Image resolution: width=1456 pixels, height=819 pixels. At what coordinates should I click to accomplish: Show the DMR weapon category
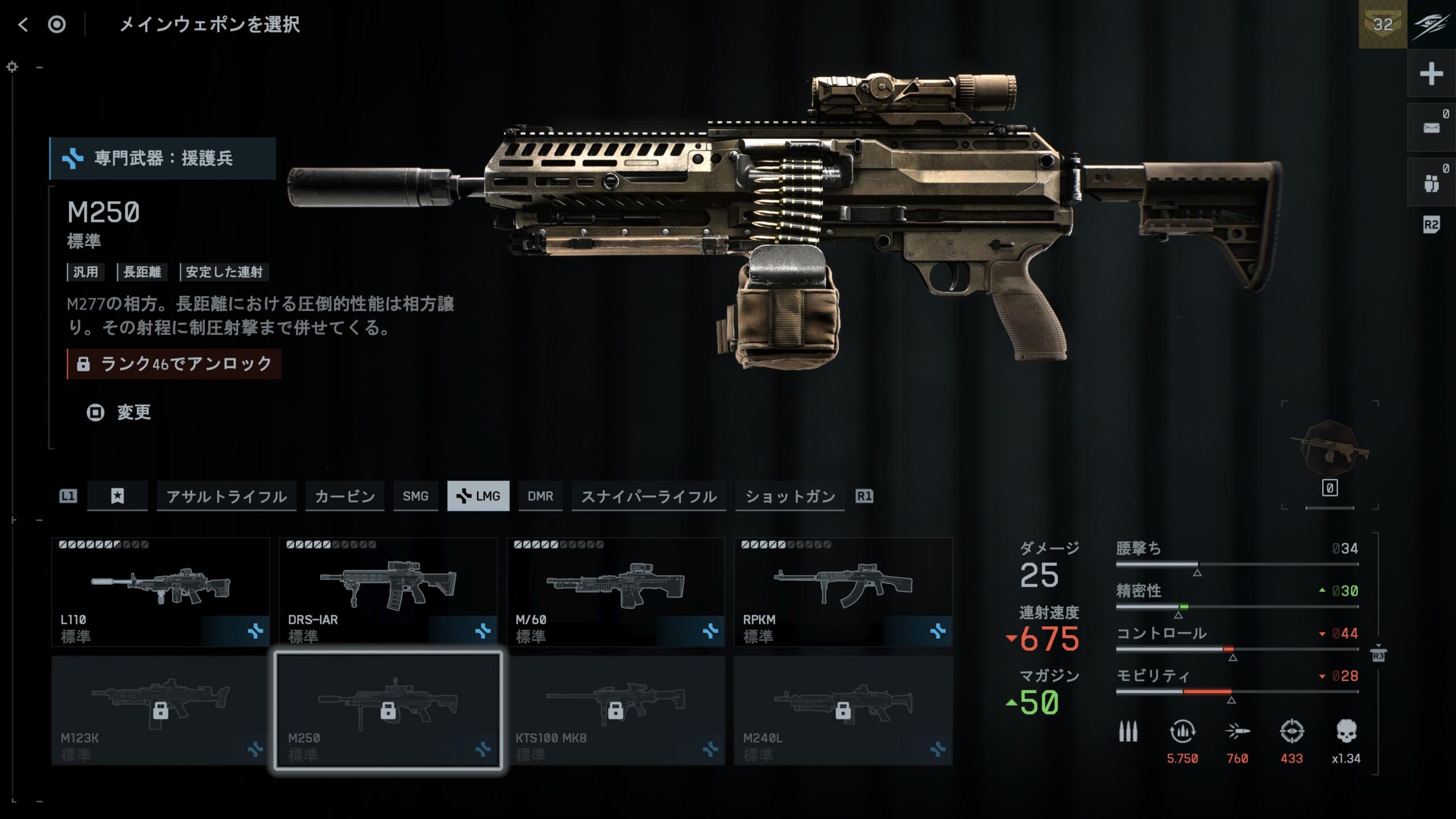[x=540, y=496]
